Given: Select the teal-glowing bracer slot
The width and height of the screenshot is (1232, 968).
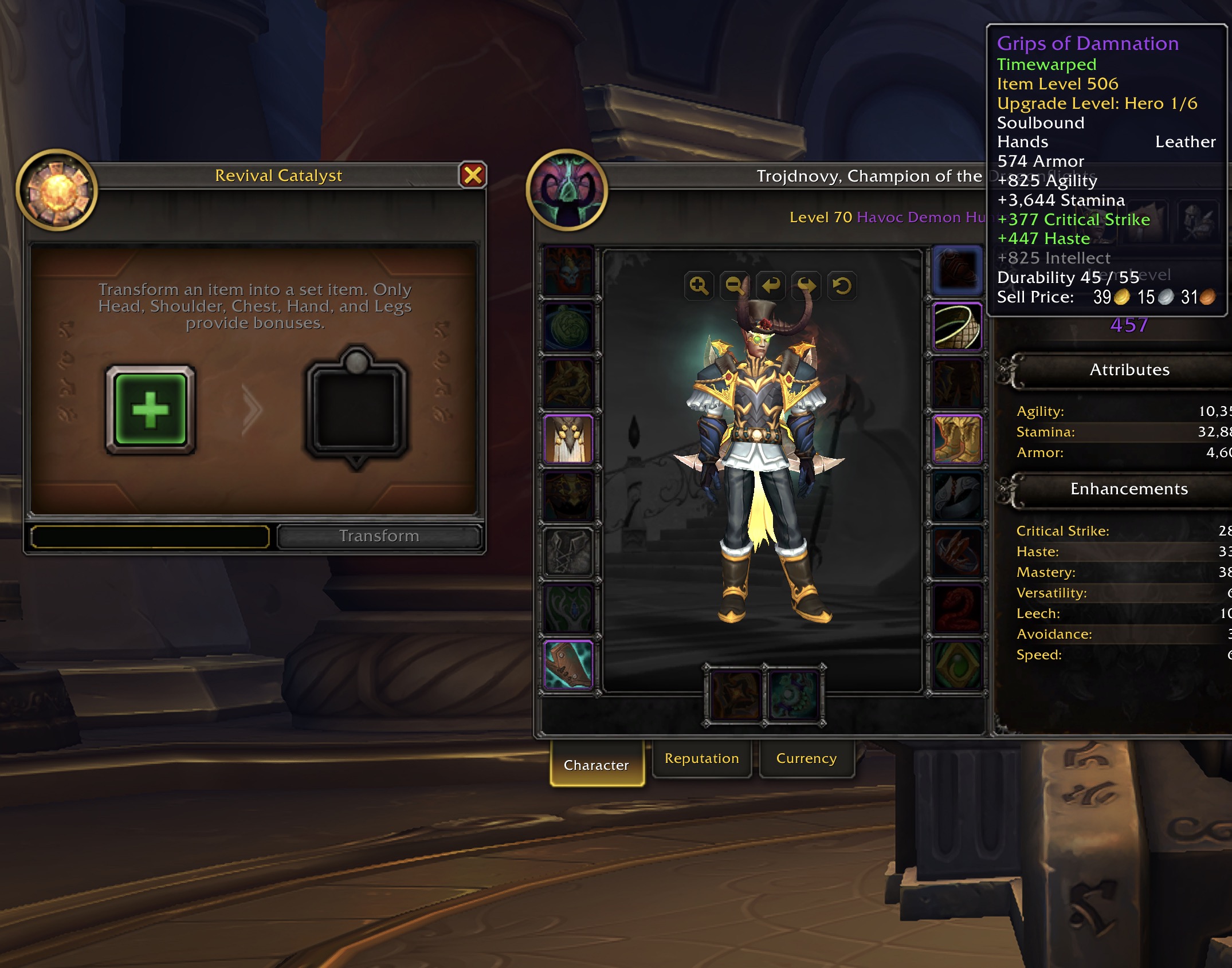Looking at the screenshot, I should point(568,664).
